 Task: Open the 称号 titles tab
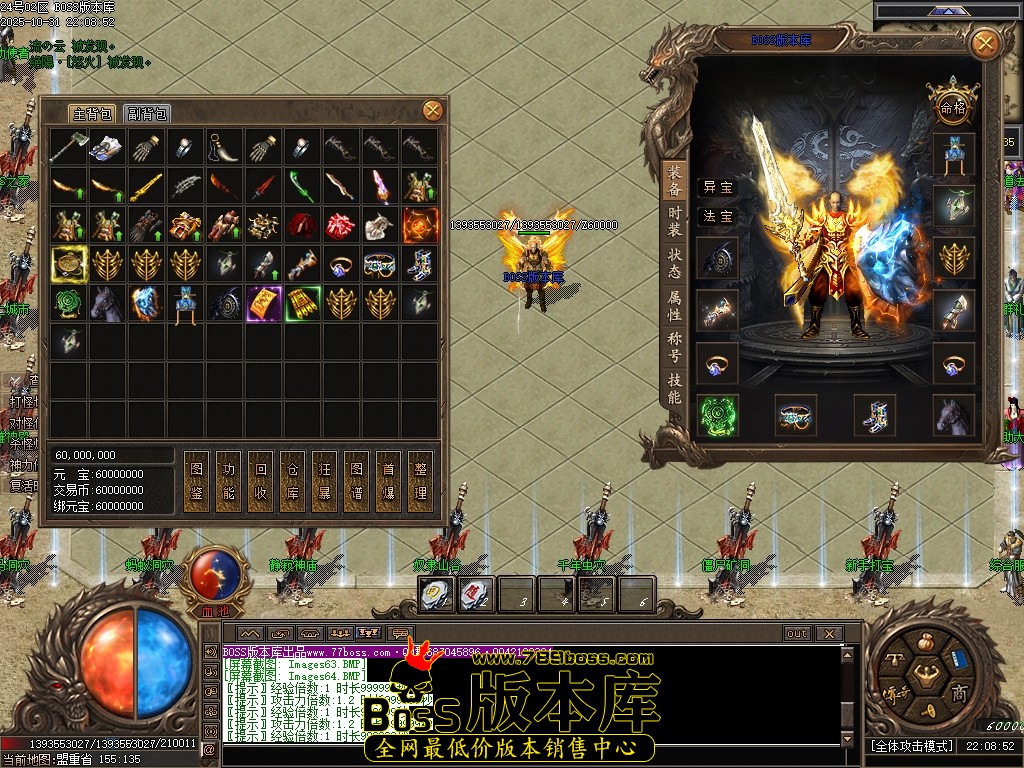coord(675,347)
